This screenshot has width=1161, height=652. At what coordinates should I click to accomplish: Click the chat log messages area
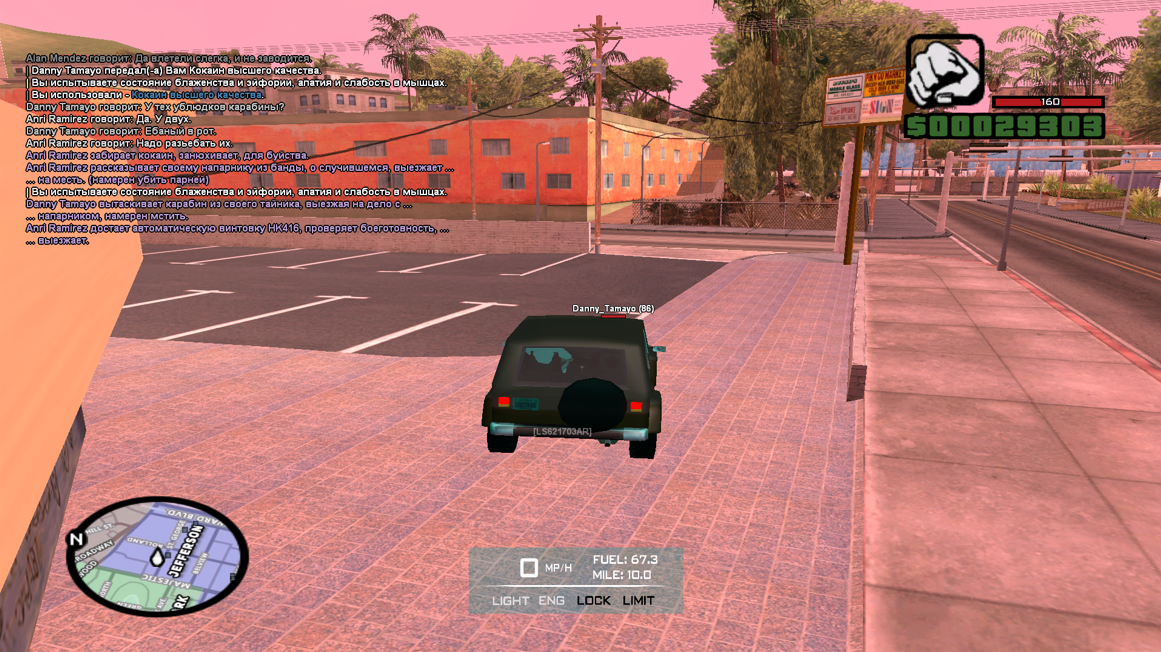pyautogui.click(x=238, y=149)
